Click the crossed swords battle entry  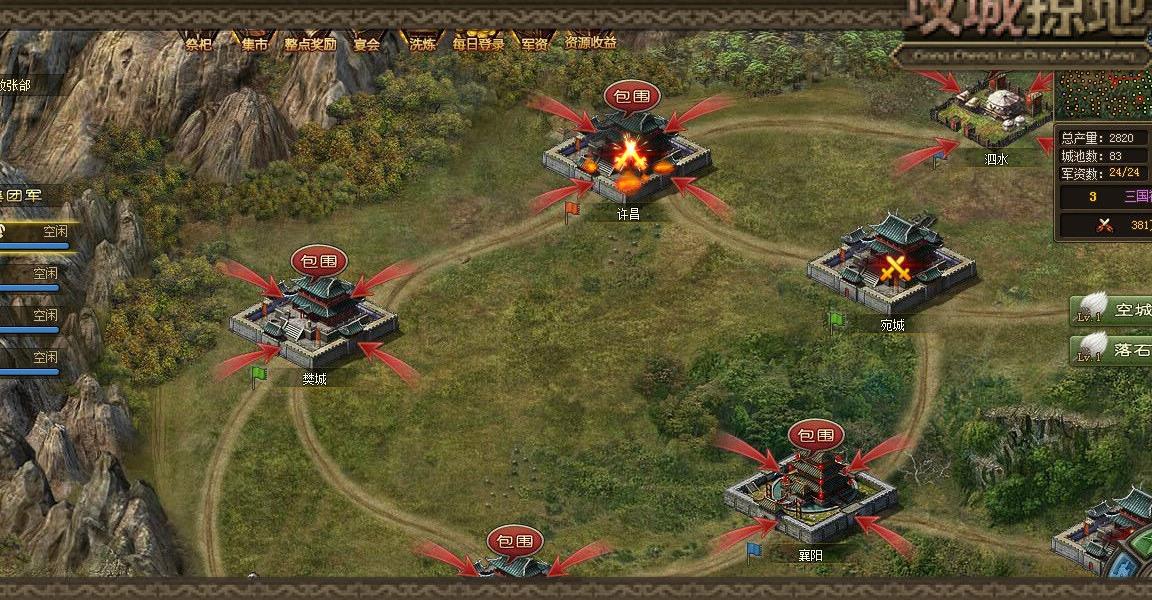[1104, 225]
